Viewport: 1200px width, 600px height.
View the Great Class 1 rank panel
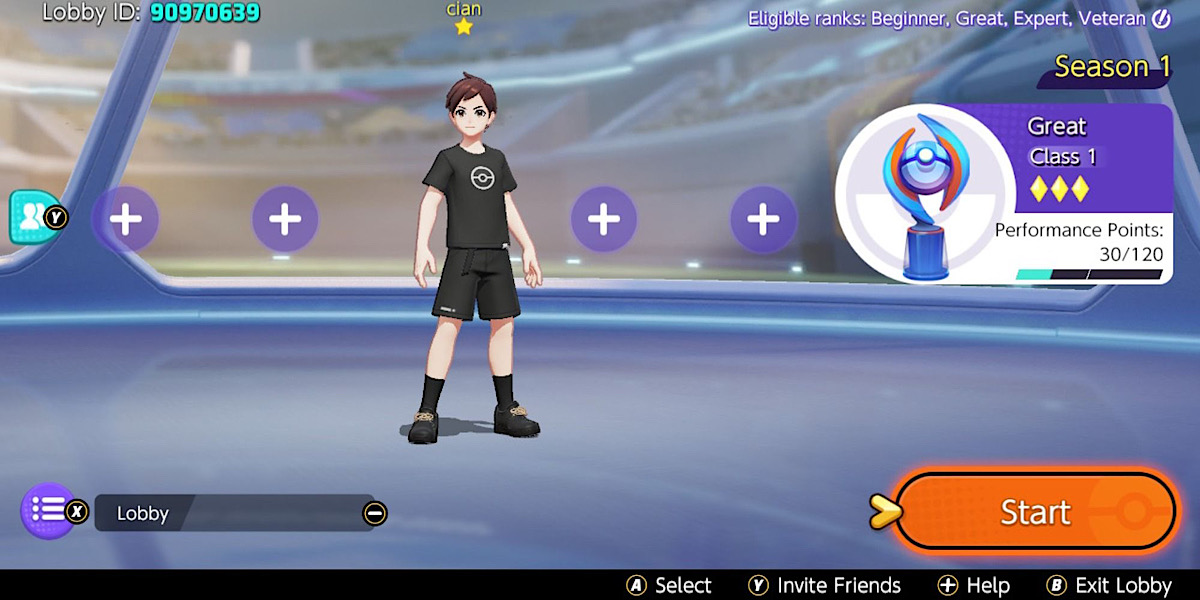coord(1004,194)
